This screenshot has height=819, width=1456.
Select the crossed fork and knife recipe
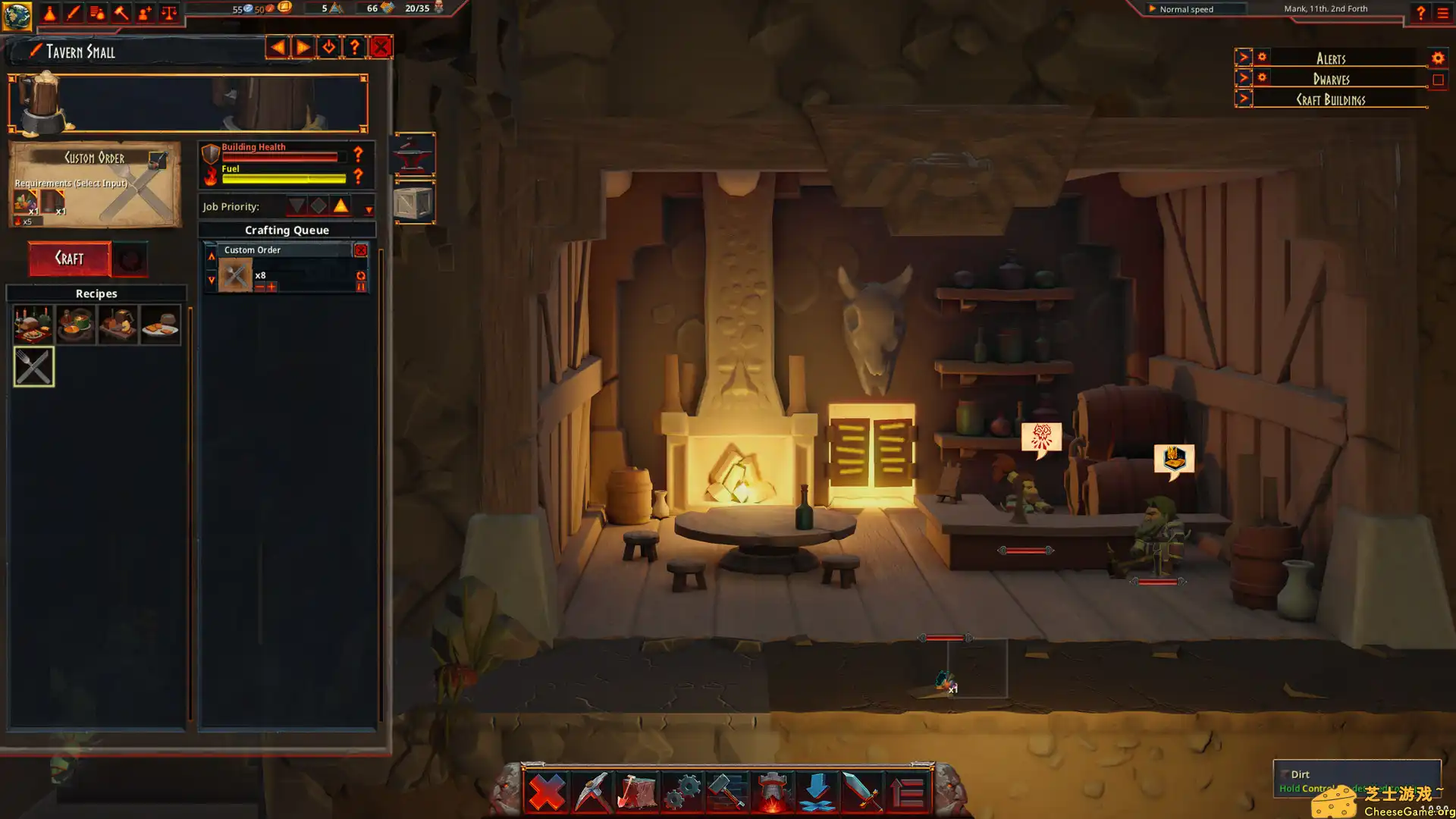click(x=34, y=367)
